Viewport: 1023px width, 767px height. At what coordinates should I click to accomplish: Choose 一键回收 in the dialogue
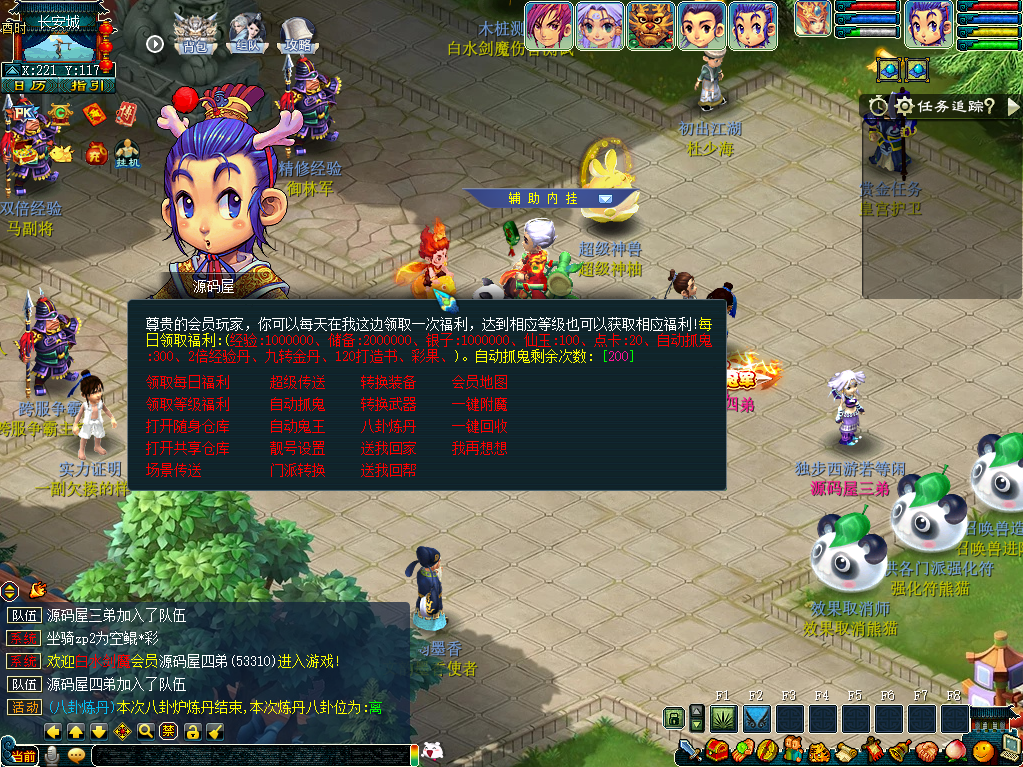(x=479, y=427)
